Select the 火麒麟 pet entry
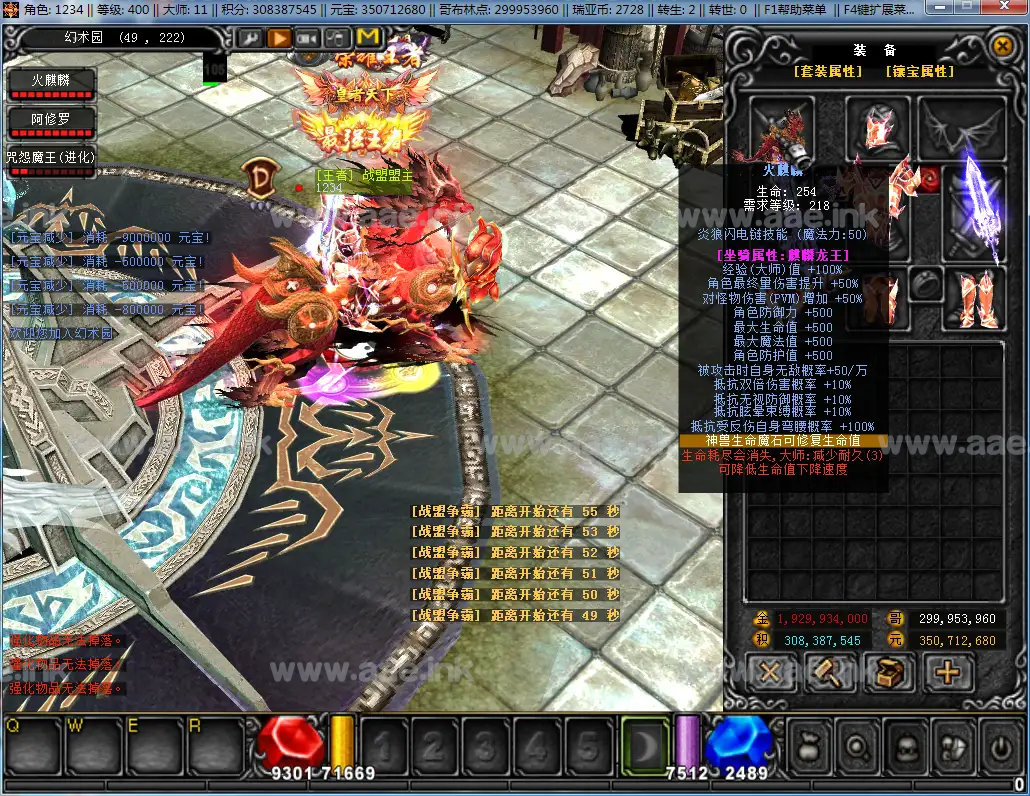 [51, 83]
